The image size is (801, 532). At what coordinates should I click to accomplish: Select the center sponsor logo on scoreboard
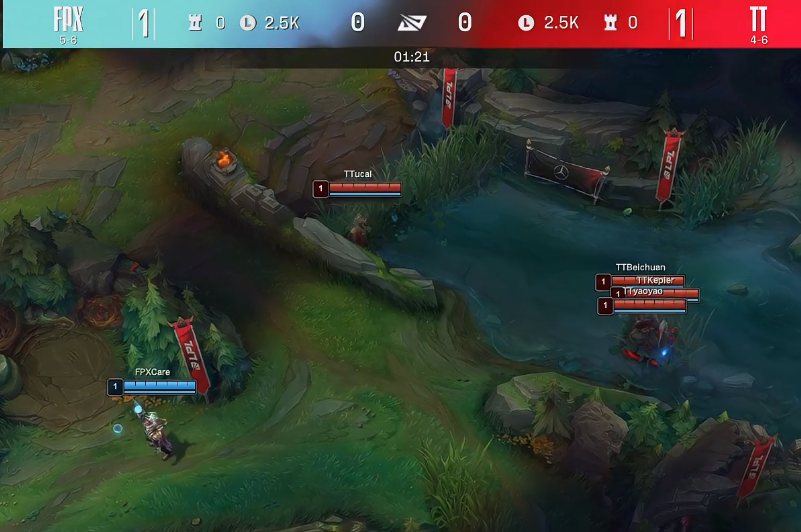[411, 23]
